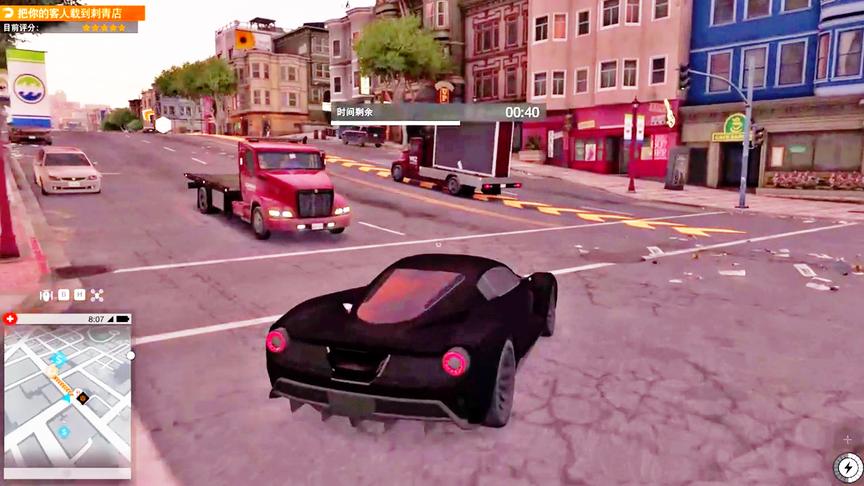864x486 pixels.
Task: Click the blue player arrow on the minimap
Action: coord(67,398)
